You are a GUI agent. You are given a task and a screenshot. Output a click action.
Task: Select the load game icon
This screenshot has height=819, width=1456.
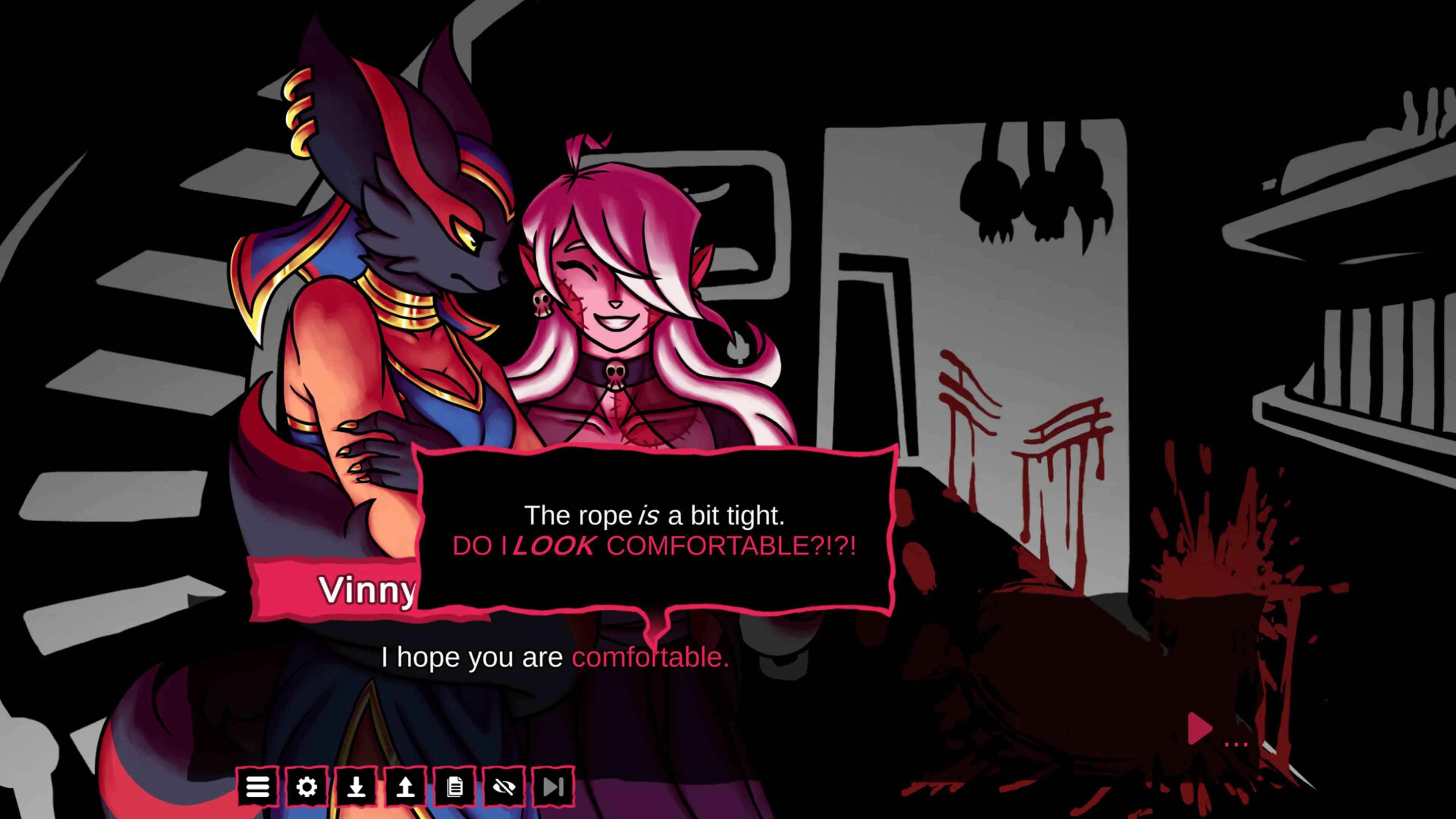pyautogui.click(x=406, y=786)
